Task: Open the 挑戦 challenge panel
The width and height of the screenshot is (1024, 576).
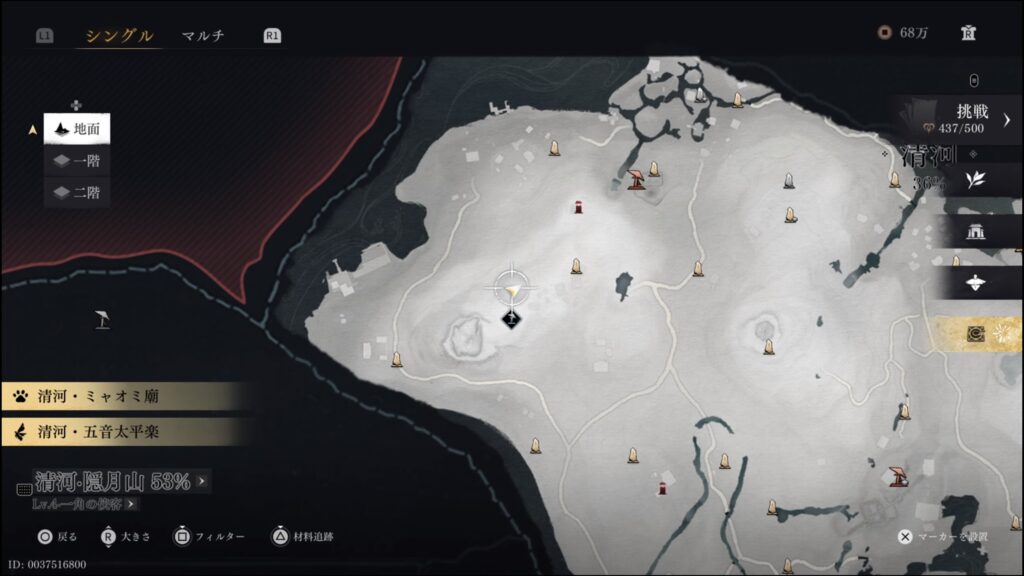Action: click(x=959, y=119)
